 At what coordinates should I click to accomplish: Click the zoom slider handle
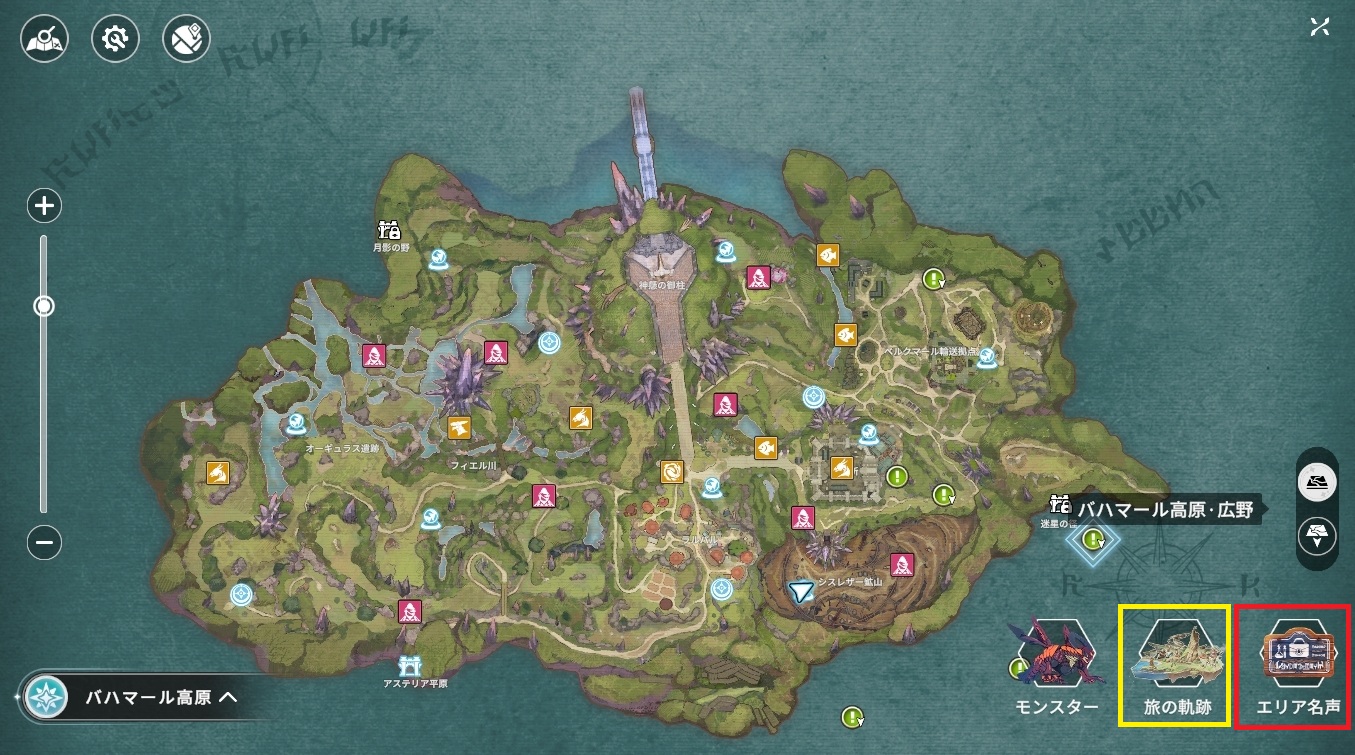[x=44, y=306]
